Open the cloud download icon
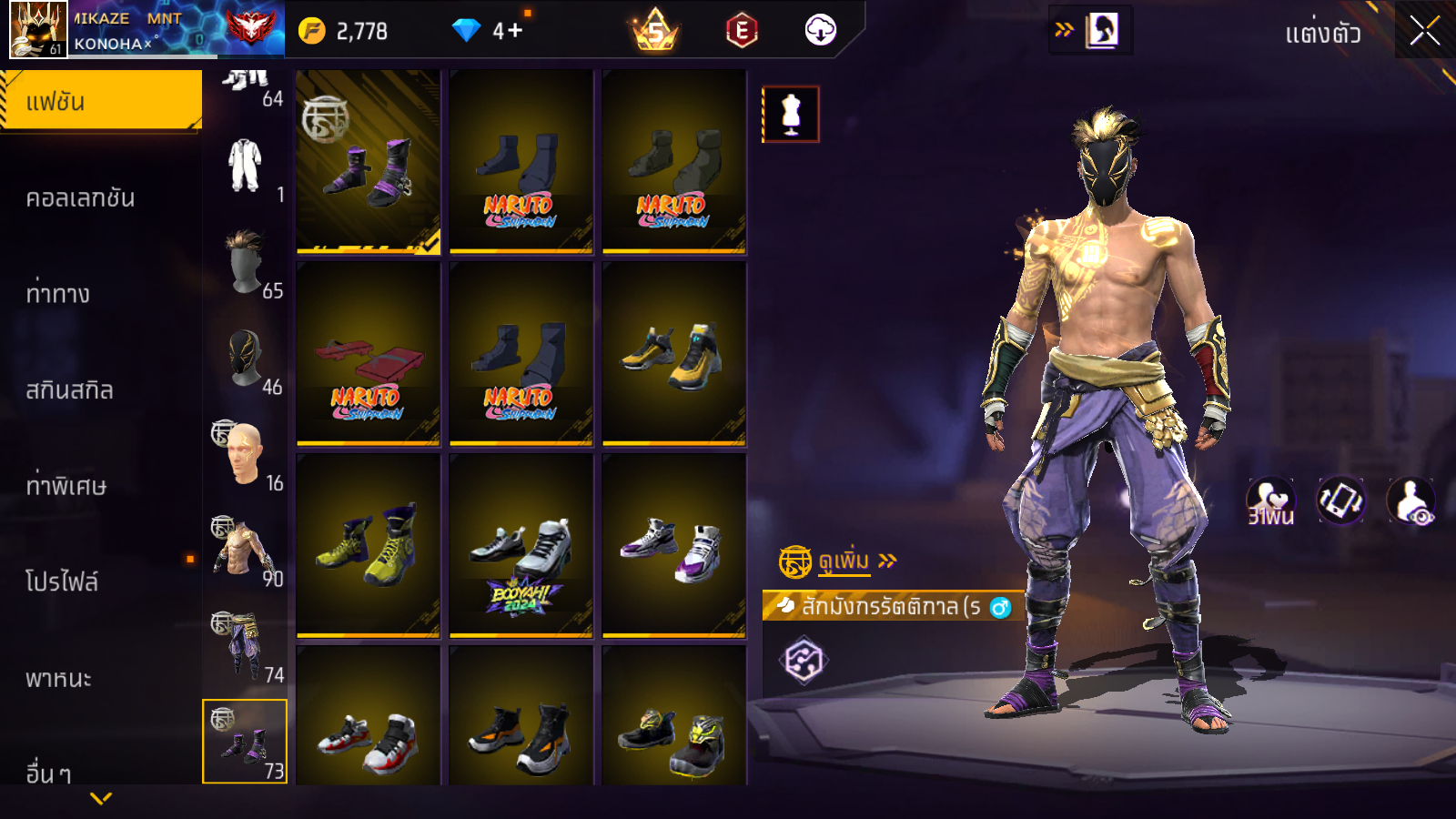1456x819 pixels. 820,31
